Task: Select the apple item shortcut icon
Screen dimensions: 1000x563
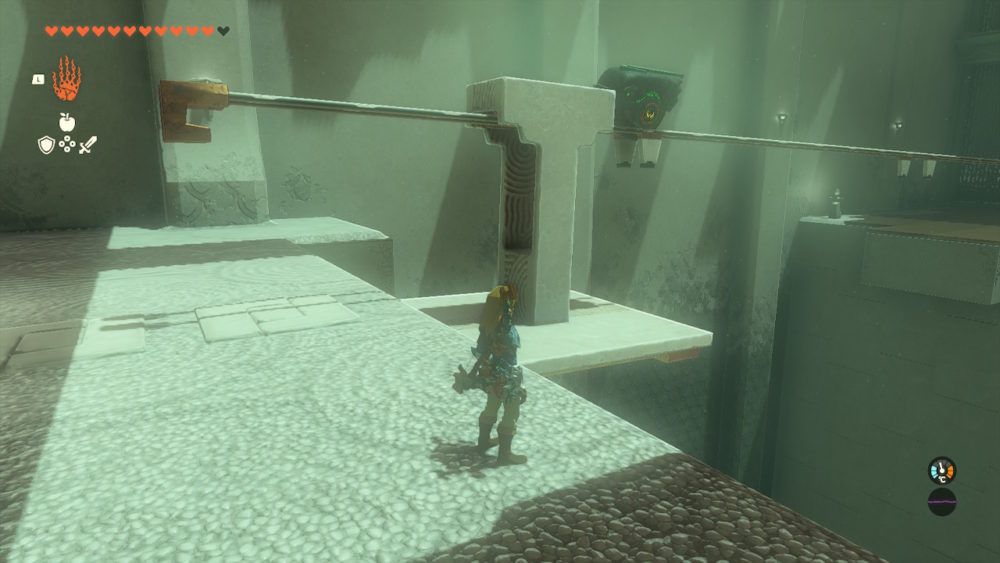Action: [67, 122]
